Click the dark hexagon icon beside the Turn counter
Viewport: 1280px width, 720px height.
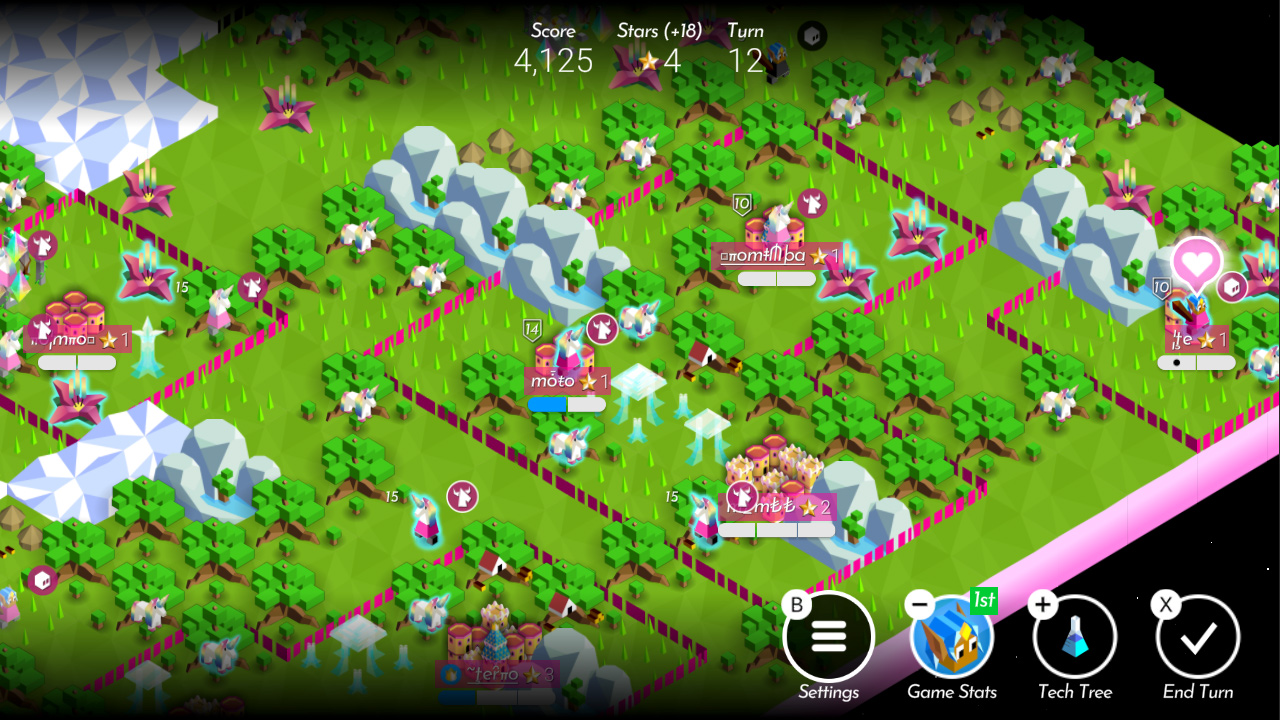[x=810, y=36]
